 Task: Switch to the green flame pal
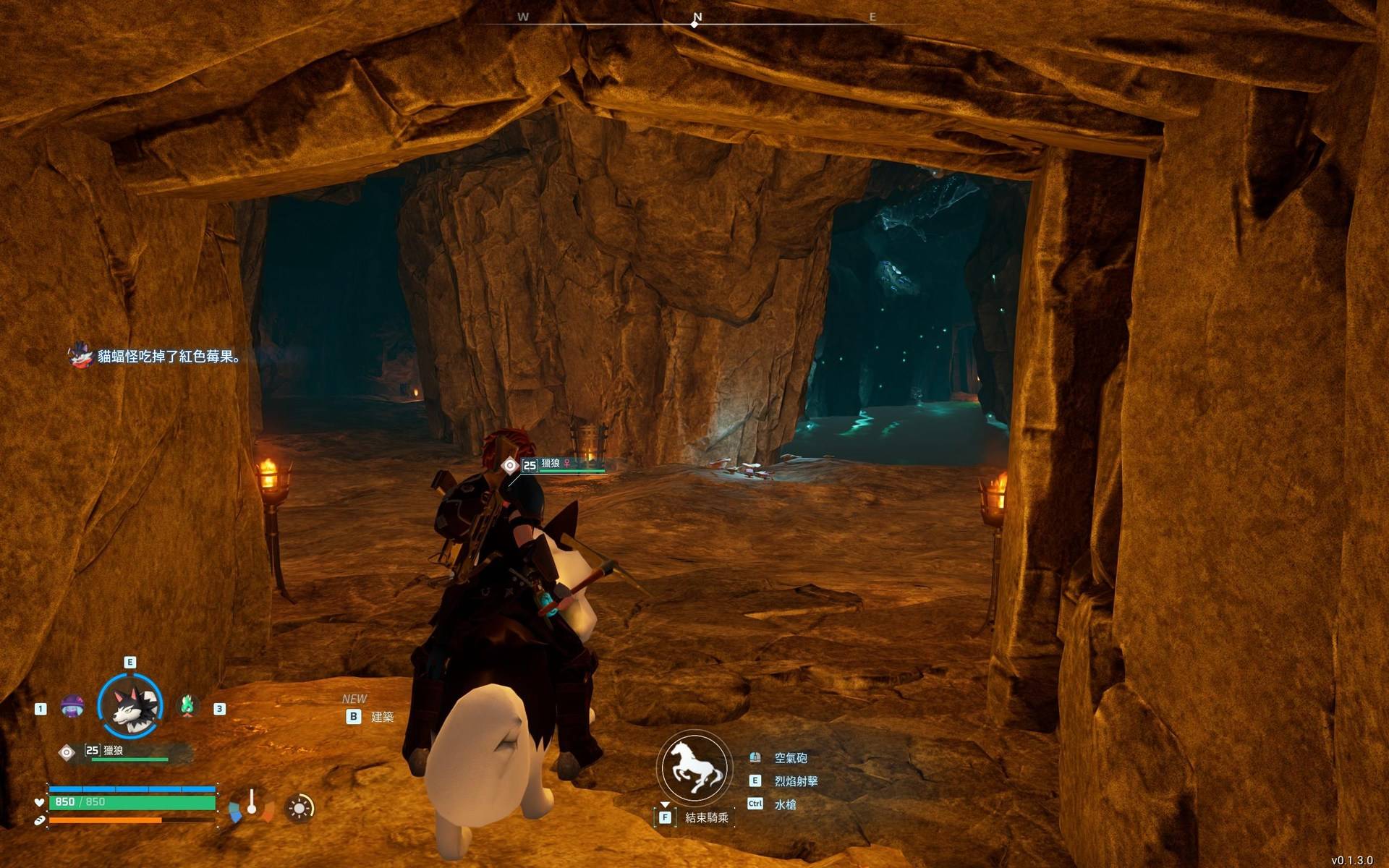[x=187, y=705]
